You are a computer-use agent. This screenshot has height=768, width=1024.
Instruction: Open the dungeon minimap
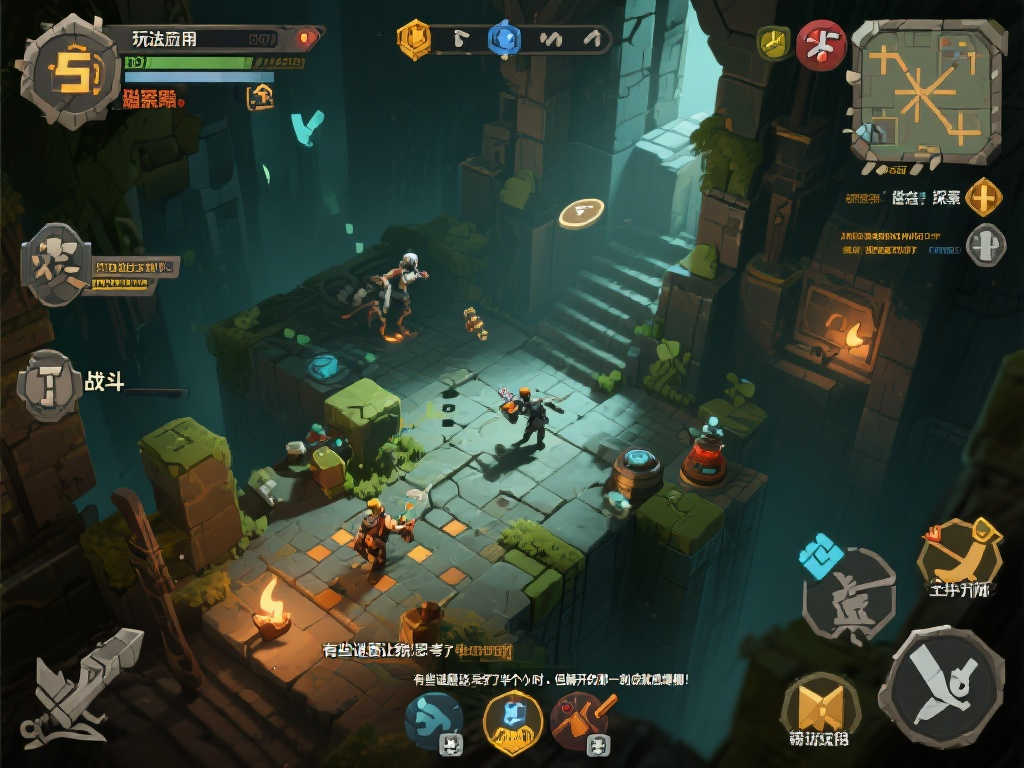pyautogui.click(x=926, y=91)
